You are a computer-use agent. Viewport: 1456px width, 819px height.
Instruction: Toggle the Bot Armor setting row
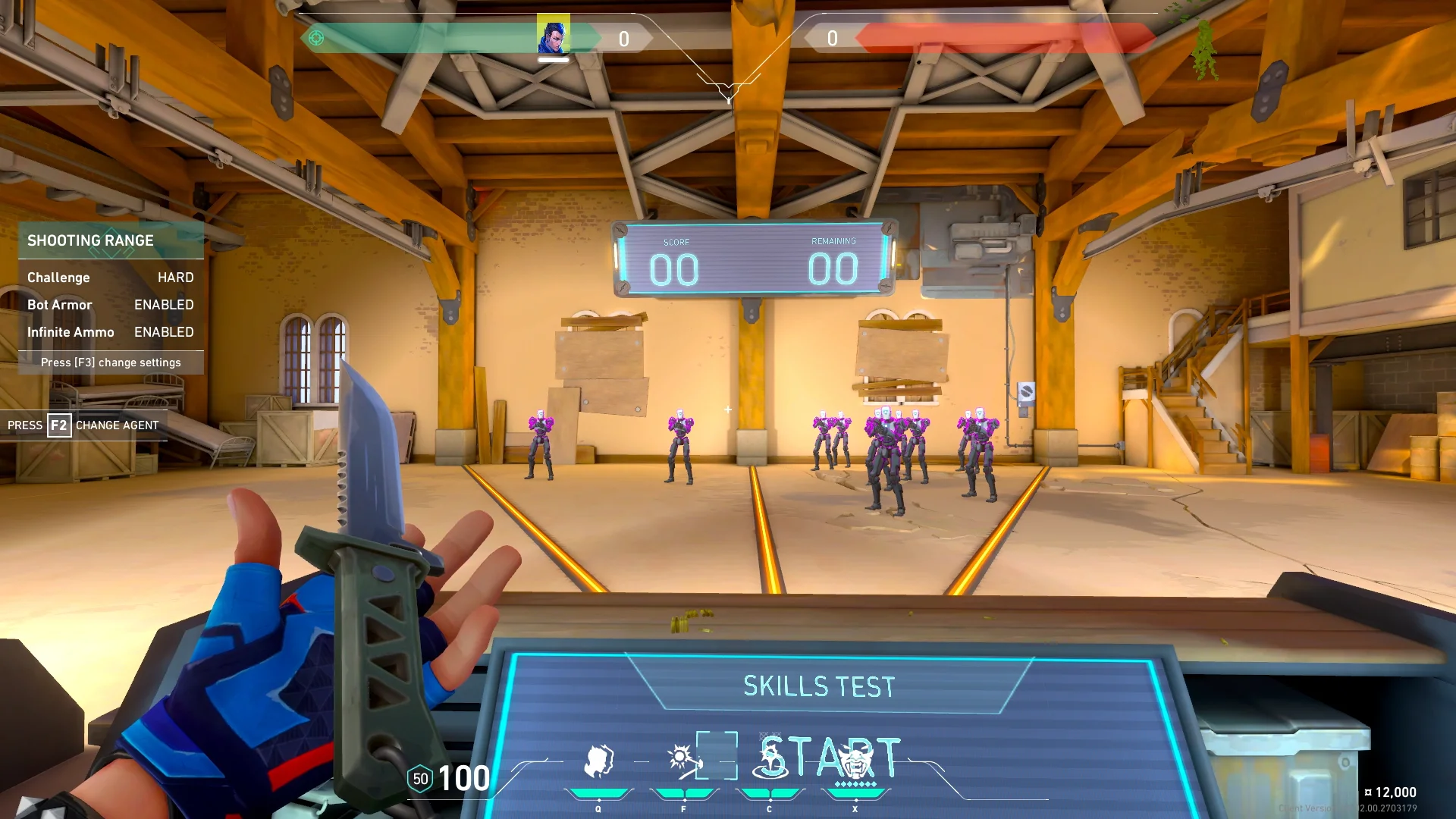click(111, 305)
